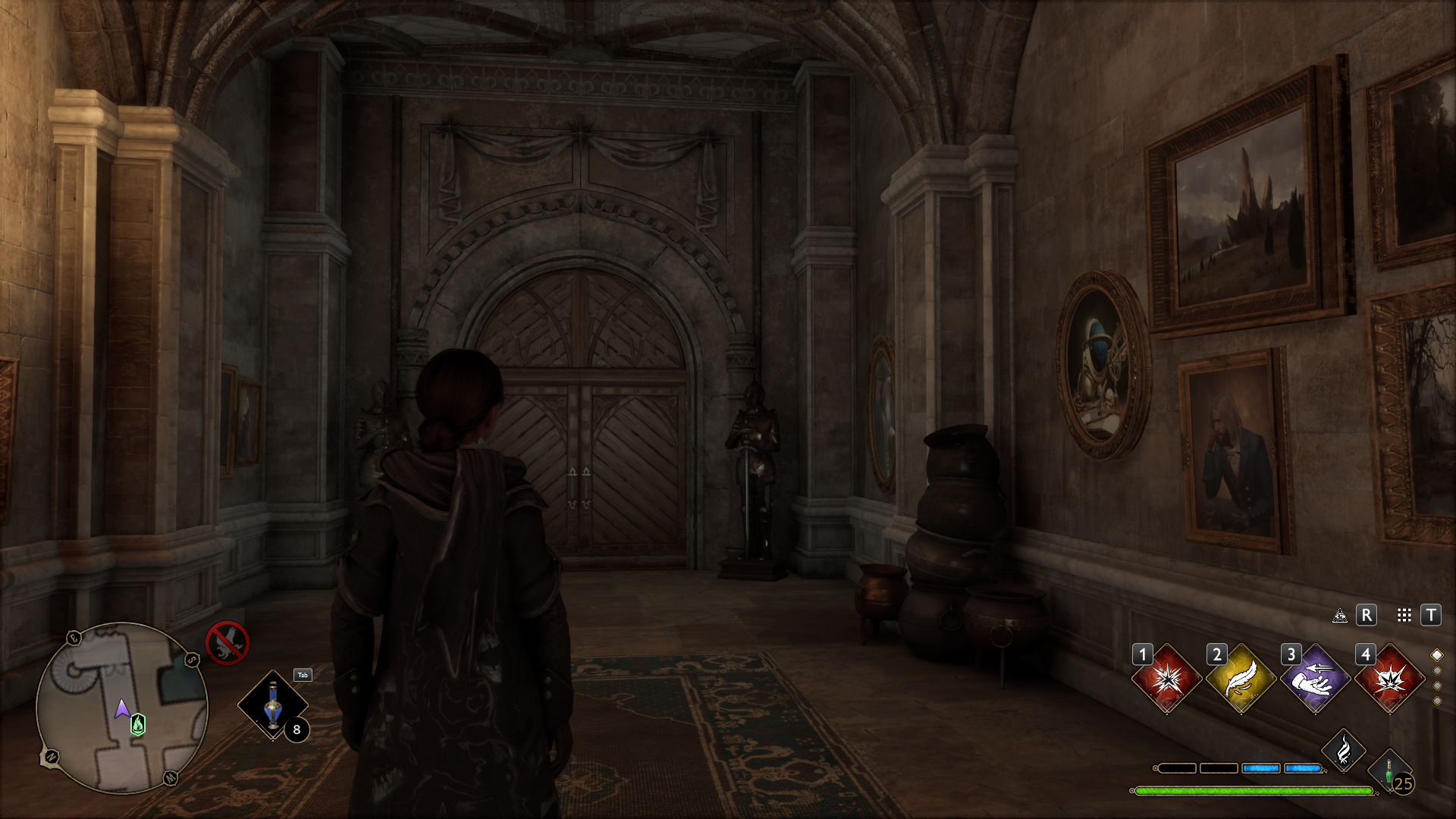
Task: Select the highlighted top spell set diamond
Action: point(1436,655)
